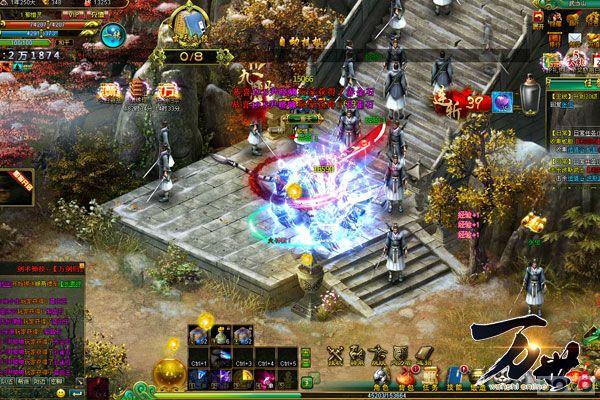Viewport: 600px width, 400px height.
Task: Open the quest (任务) menu
Action: pyautogui.click(x=429, y=378)
